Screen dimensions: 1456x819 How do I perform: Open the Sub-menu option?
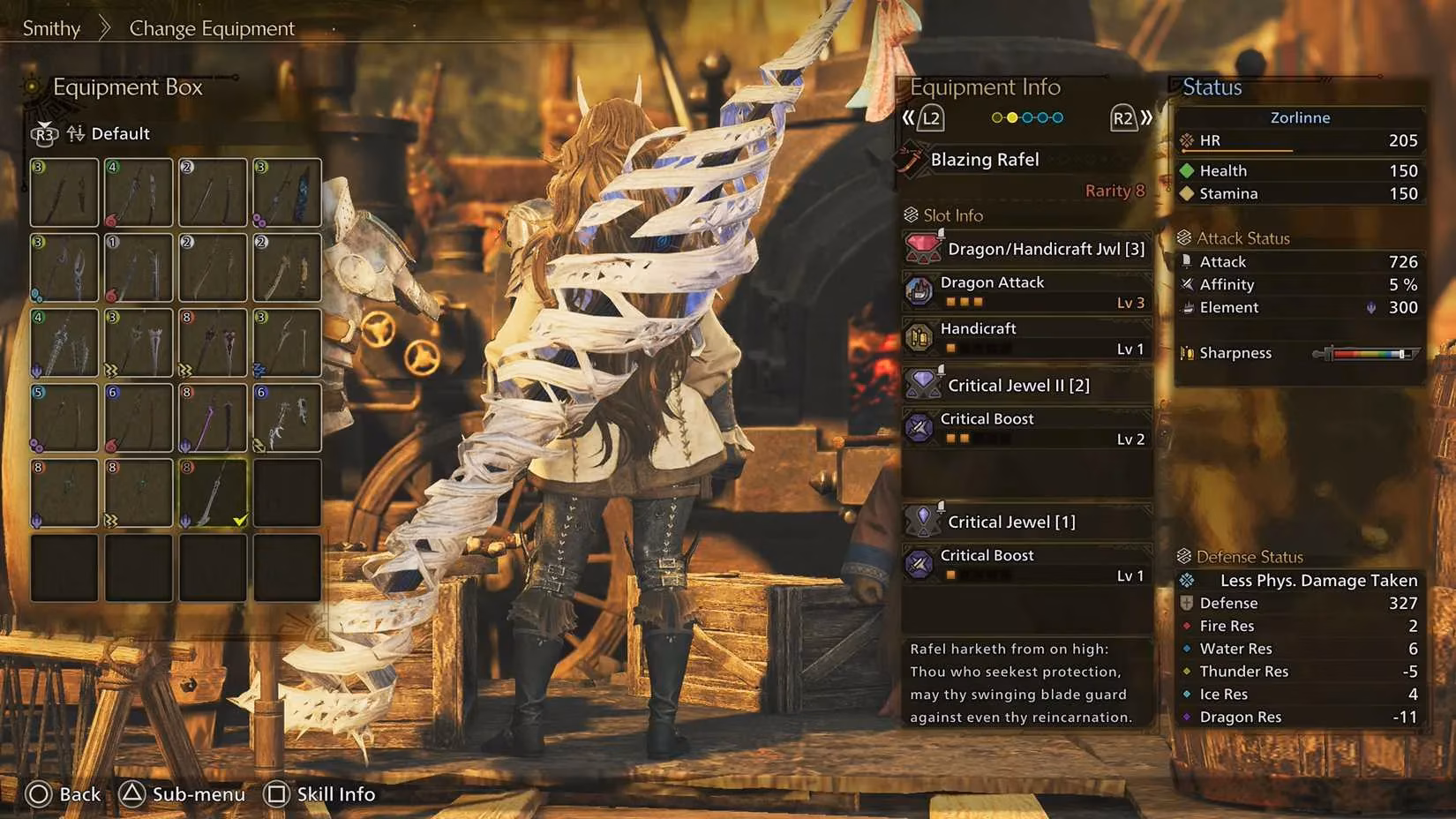pos(182,793)
